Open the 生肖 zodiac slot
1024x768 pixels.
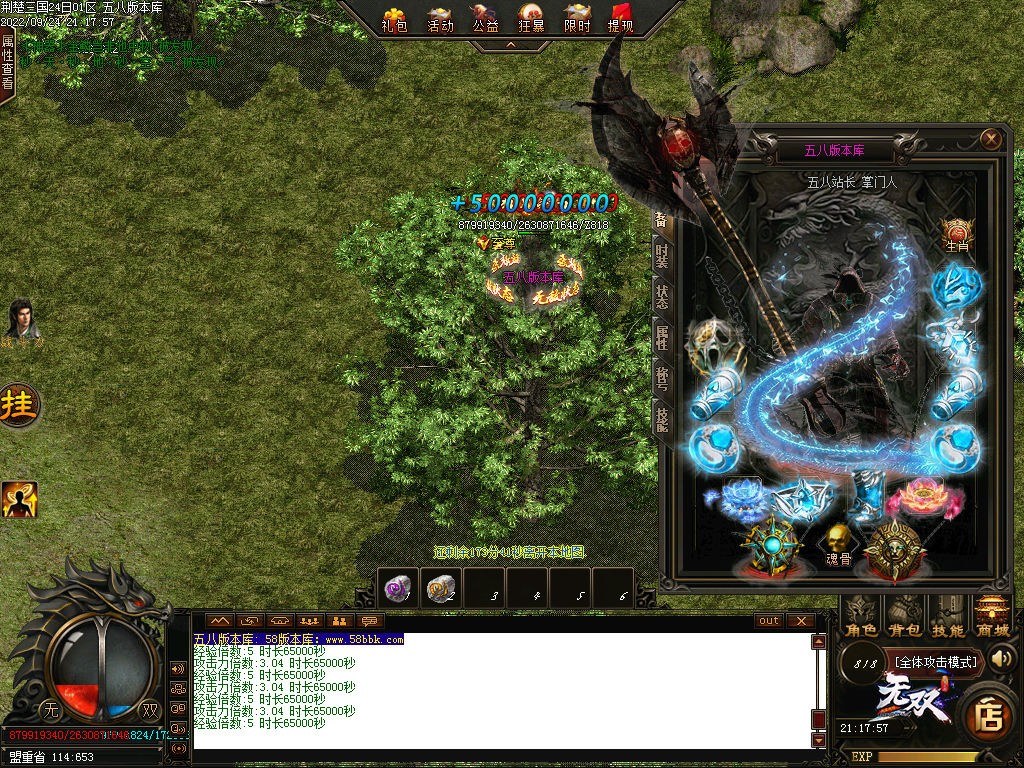pos(957,235)
